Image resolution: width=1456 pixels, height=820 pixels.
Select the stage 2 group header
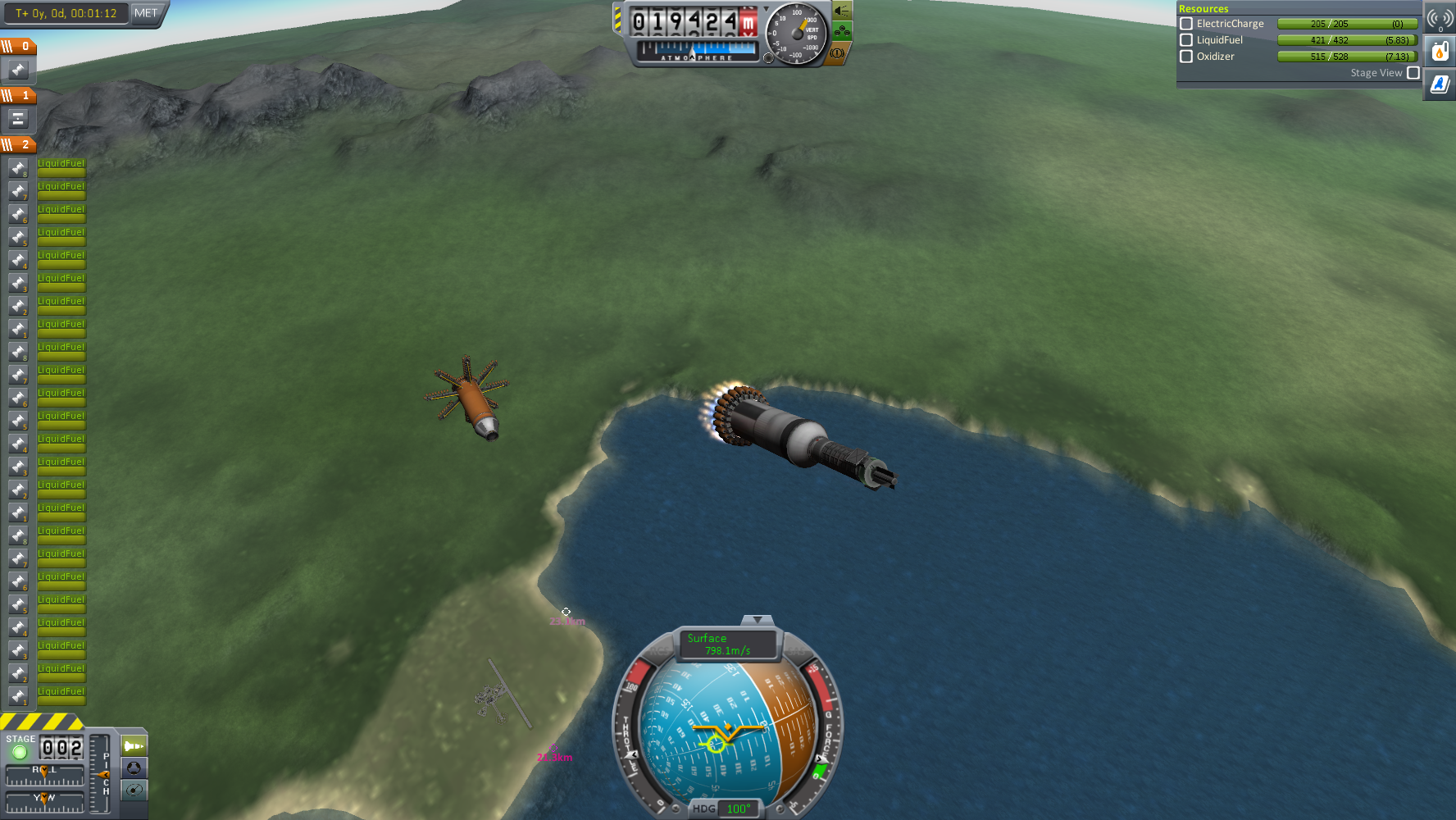(18, 145)
